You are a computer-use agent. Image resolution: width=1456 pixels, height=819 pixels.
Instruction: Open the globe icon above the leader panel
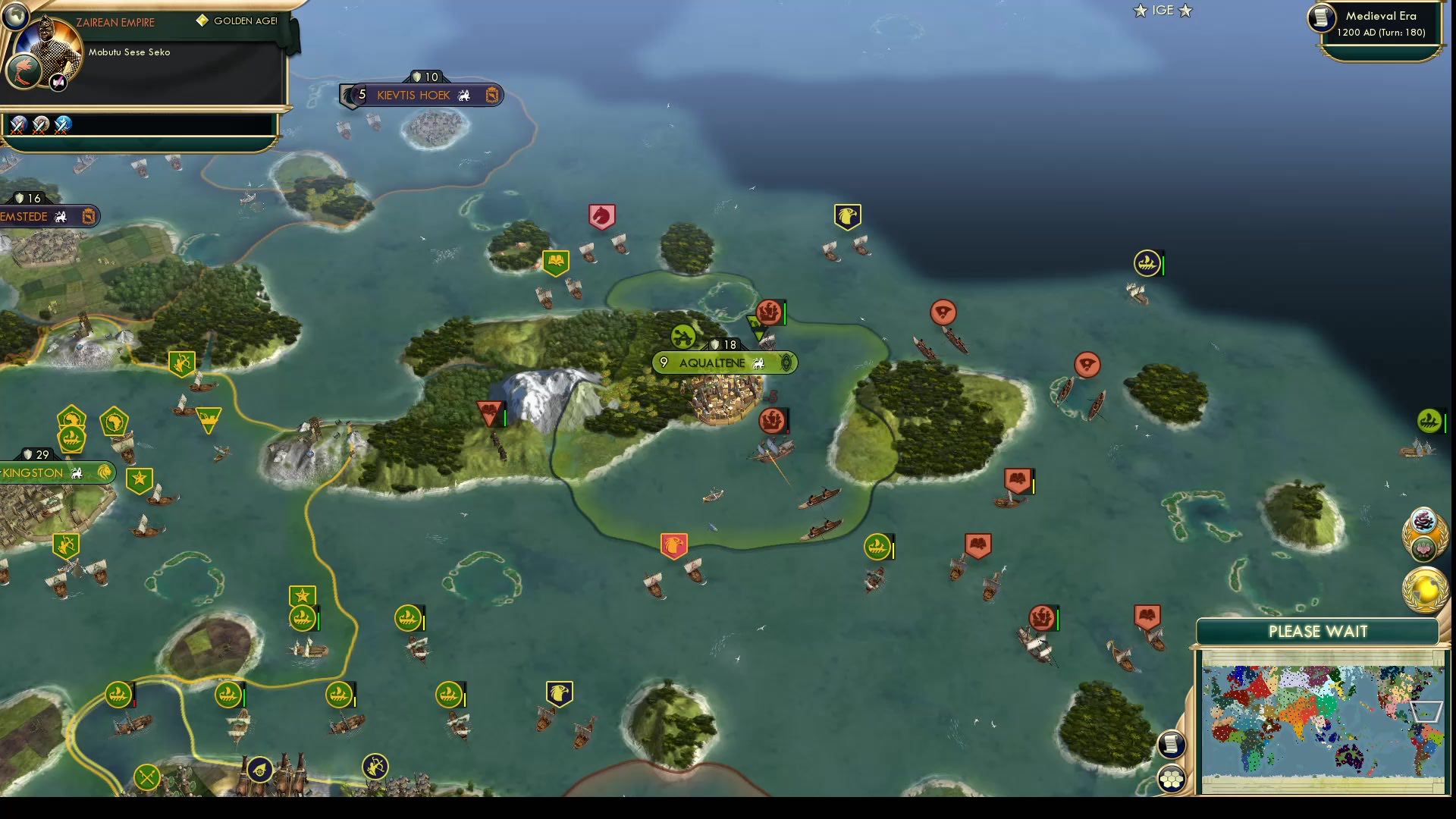click(15, 15)
